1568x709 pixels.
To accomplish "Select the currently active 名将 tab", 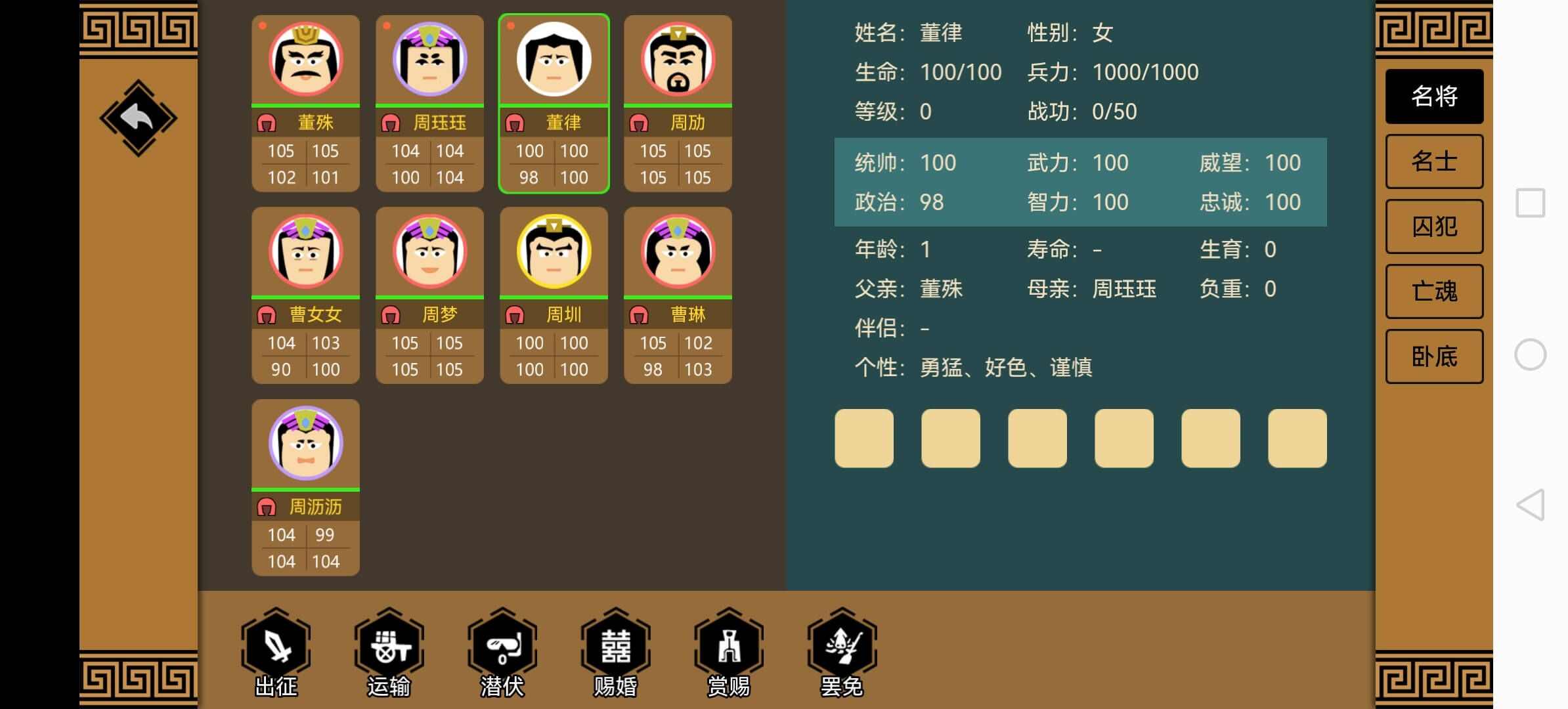I will tap(1433, 96).
